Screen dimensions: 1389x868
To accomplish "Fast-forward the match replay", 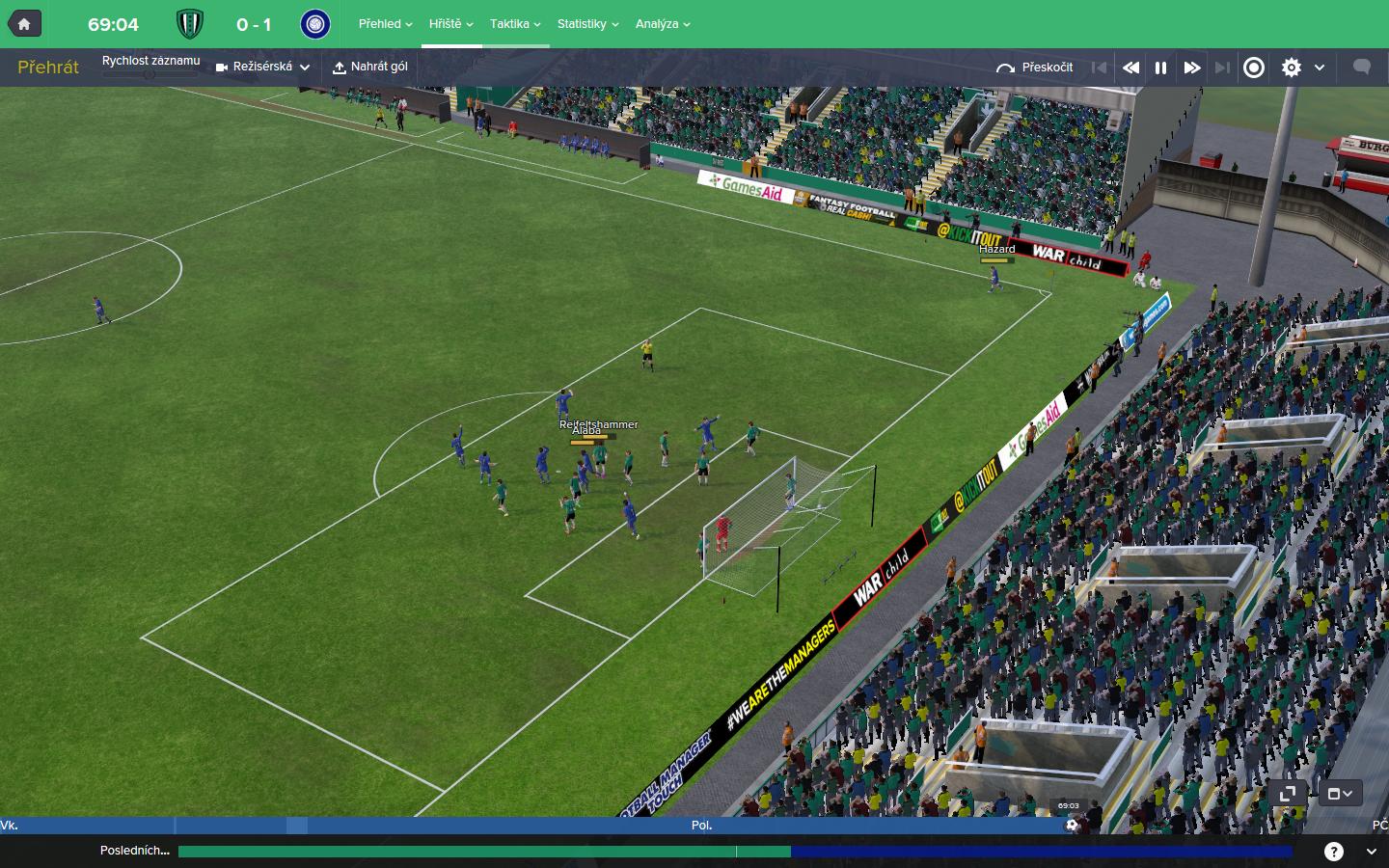I will tap(1192, 68).
